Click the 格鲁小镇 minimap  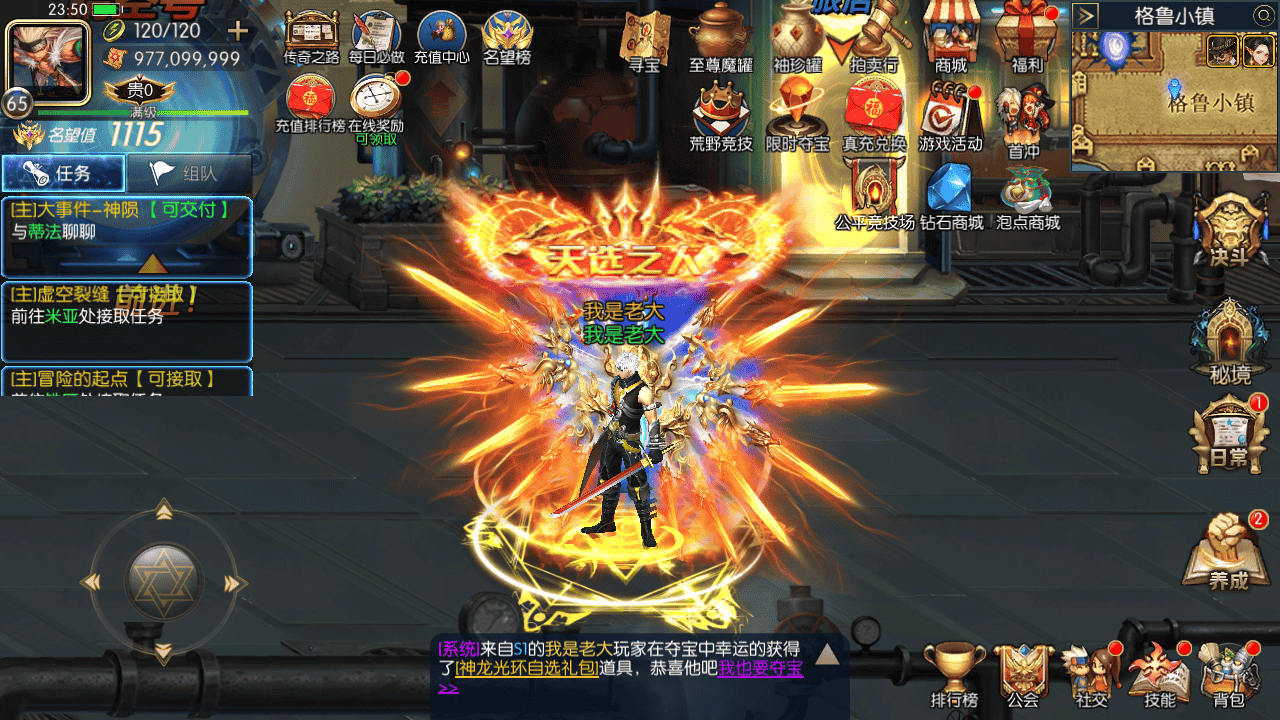click(x=1174, y=101)
